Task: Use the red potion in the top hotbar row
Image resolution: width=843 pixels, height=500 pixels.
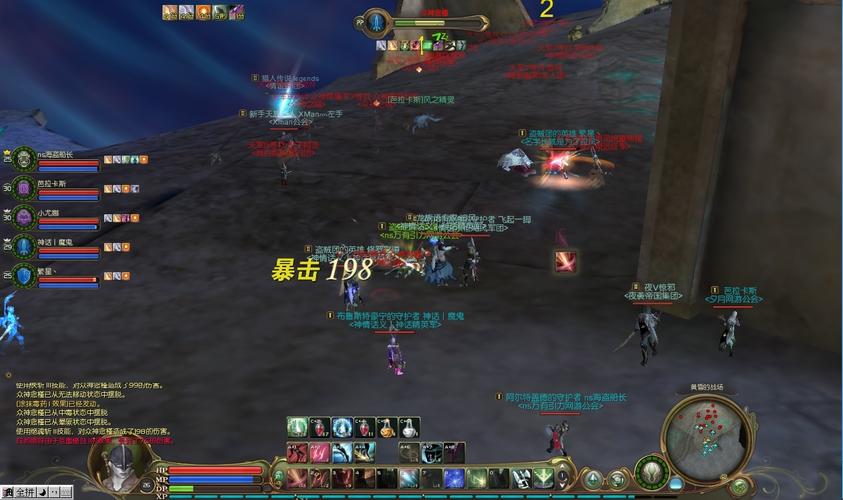Action: [319, 428]
